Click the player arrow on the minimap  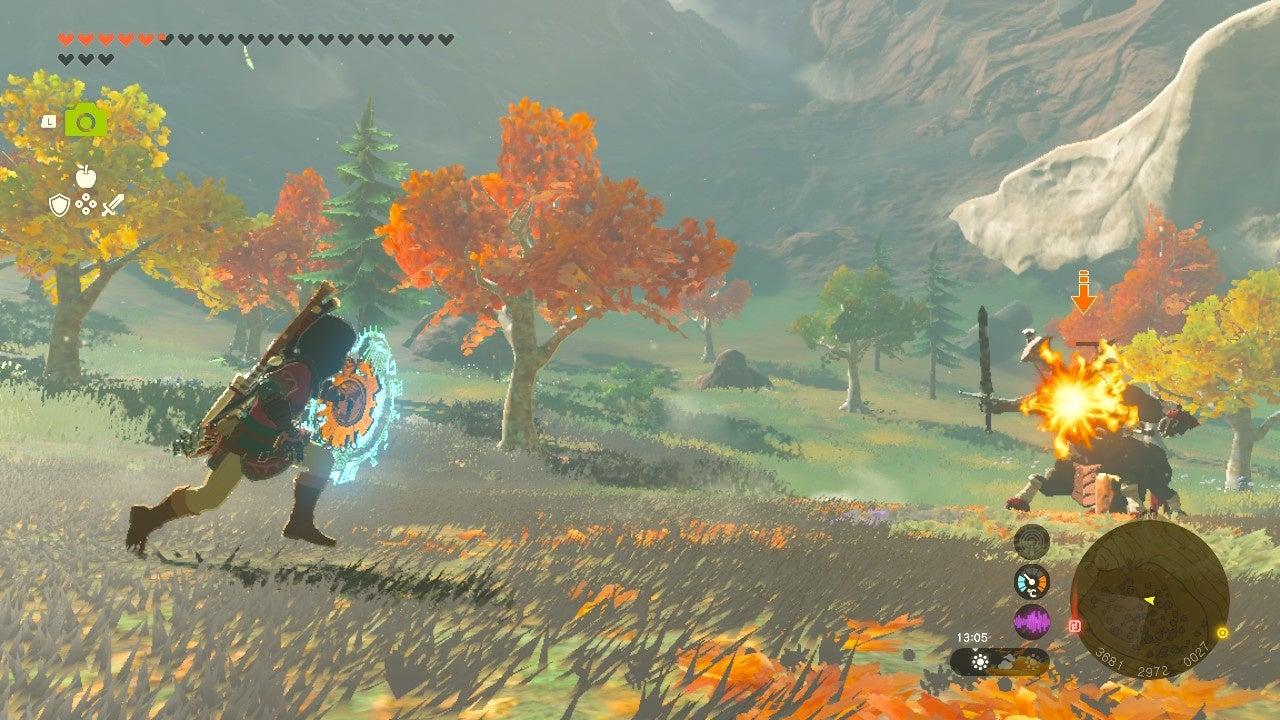(1150, 600)
